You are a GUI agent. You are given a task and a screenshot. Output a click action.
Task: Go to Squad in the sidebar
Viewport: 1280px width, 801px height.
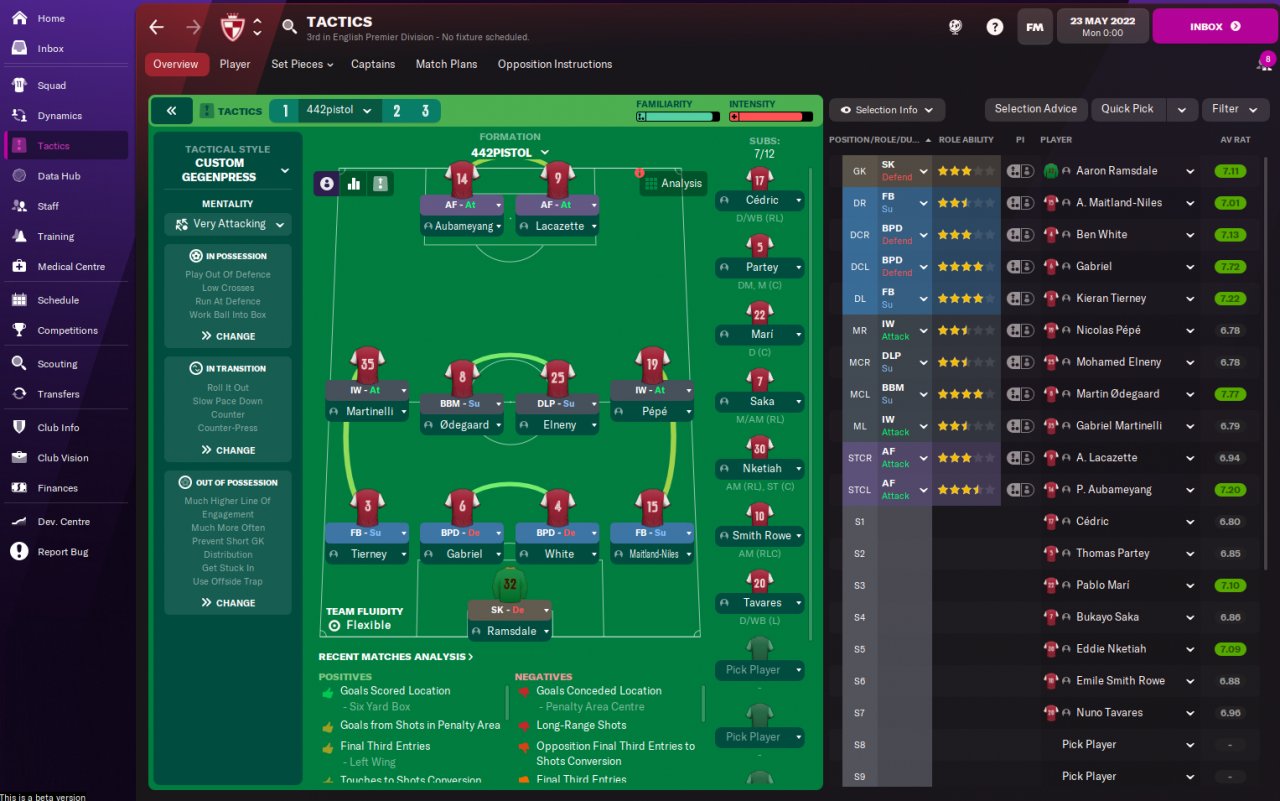click(52, 86)
